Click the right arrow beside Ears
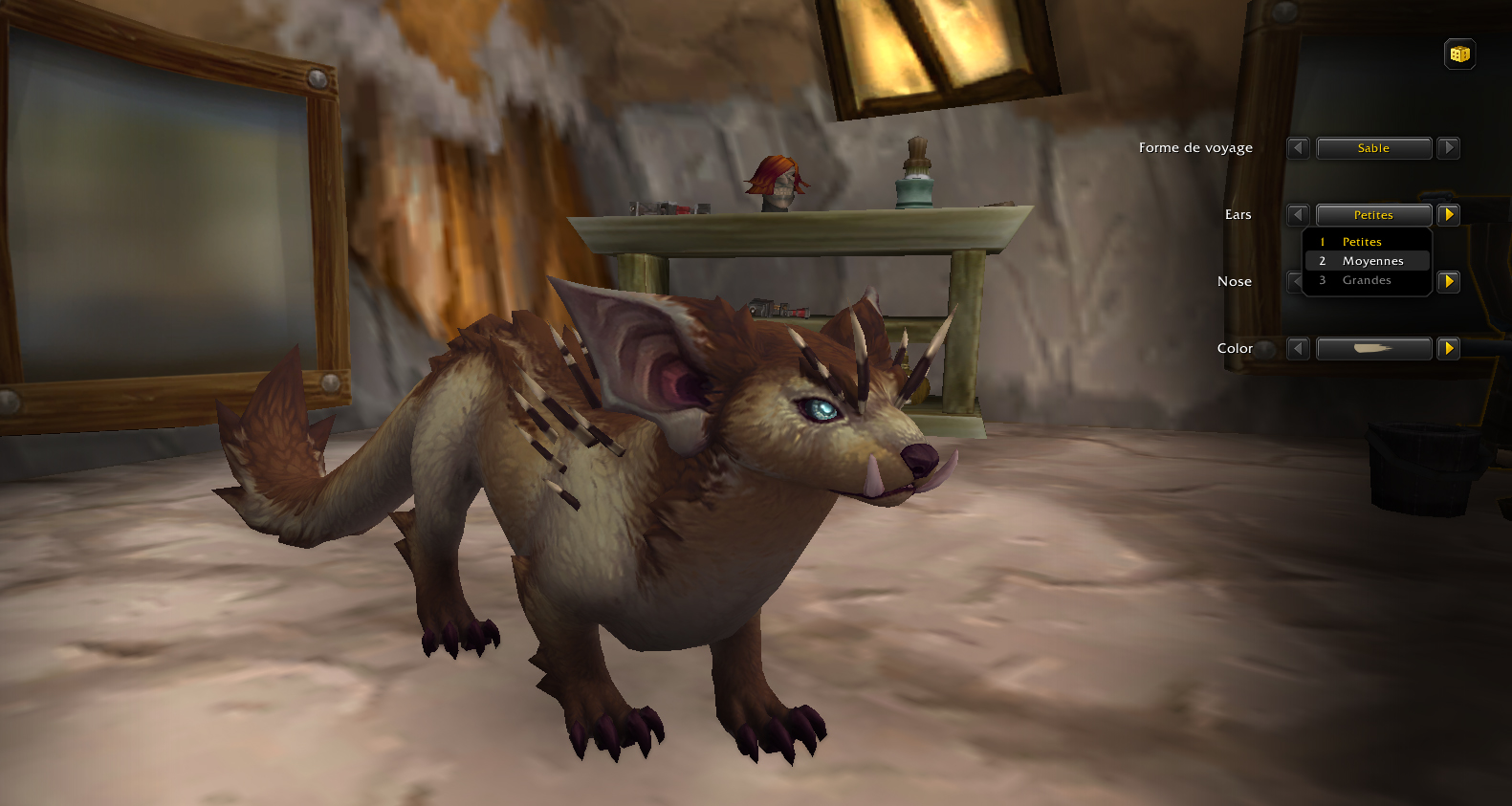 coord(1447,214)
